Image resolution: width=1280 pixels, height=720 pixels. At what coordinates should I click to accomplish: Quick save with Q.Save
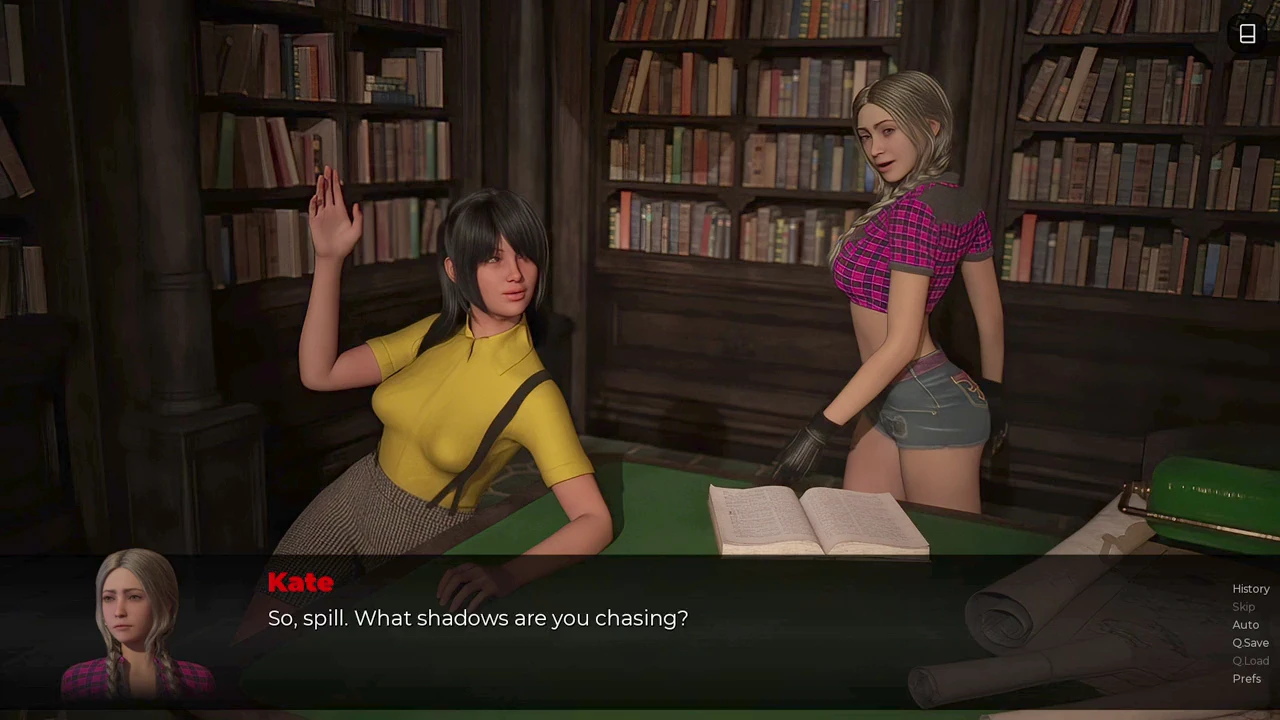click(x=1250, y=643)
